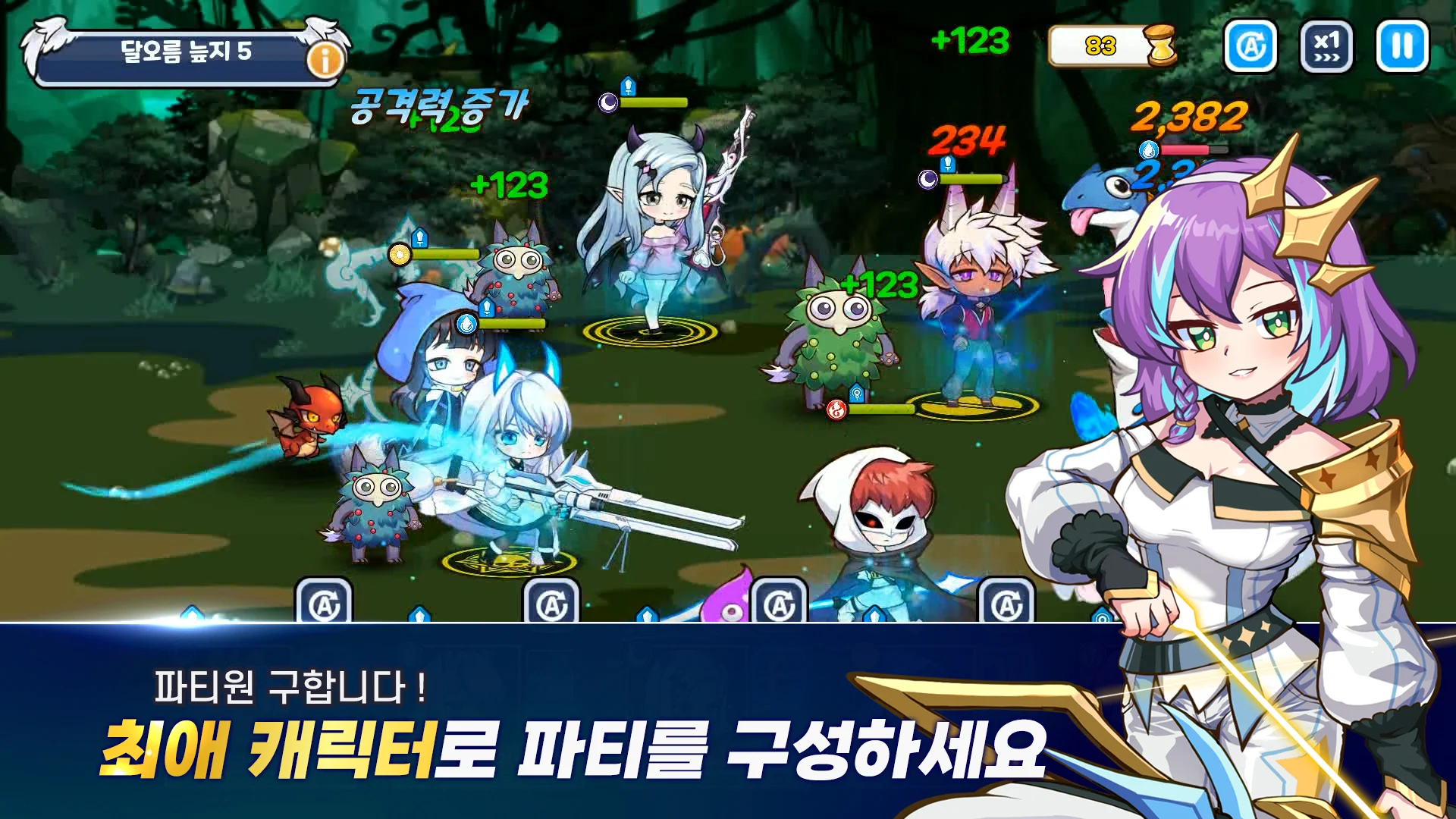Image resolution: width=1456 pixels, height=819 pixels.
Task: Tap the moon icon on the elf's status bar
Action: pyautogui.click(x=928, y=180)
